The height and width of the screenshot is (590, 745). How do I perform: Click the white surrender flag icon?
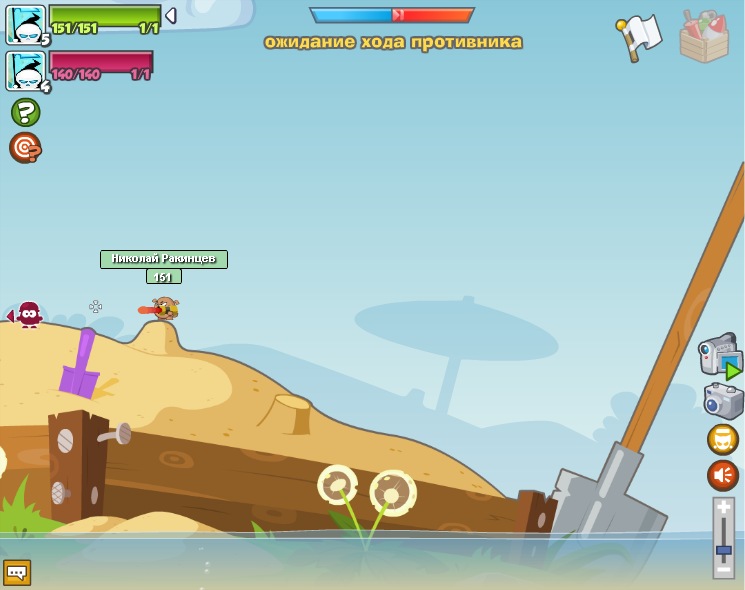640,36
